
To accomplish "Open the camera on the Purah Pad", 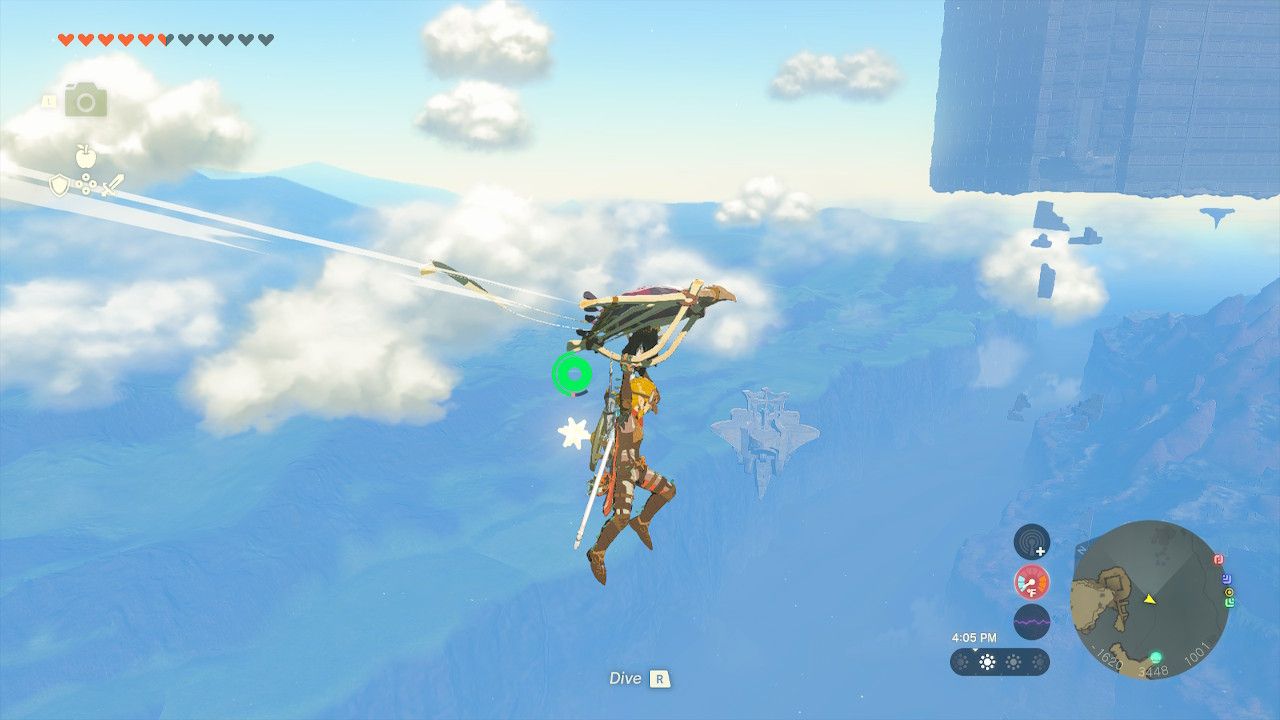I will coord(85,101).
